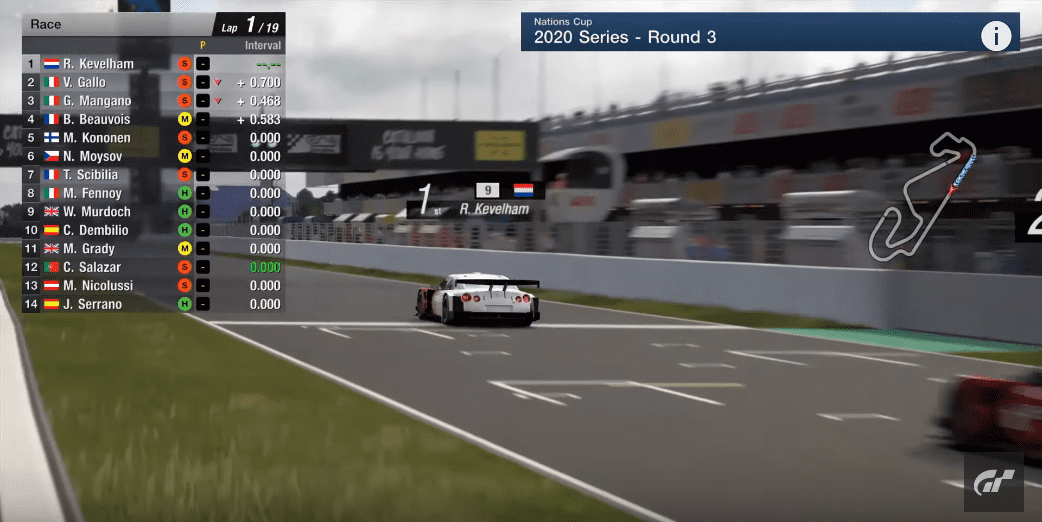
Task: Select N. Moysov from the driver list
Action: pos(91,156)
